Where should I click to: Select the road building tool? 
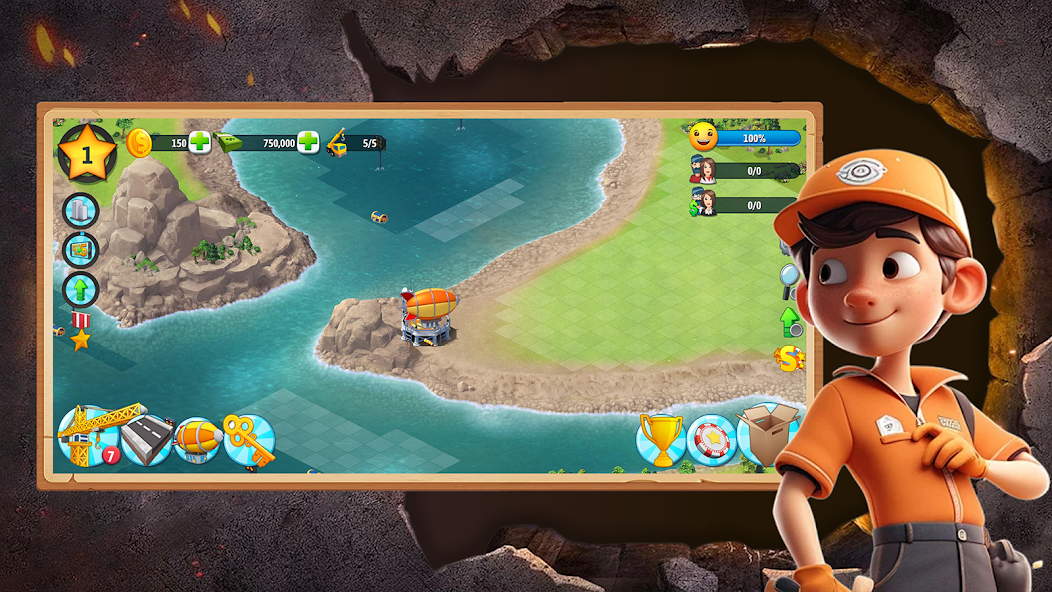click(146, 440)
